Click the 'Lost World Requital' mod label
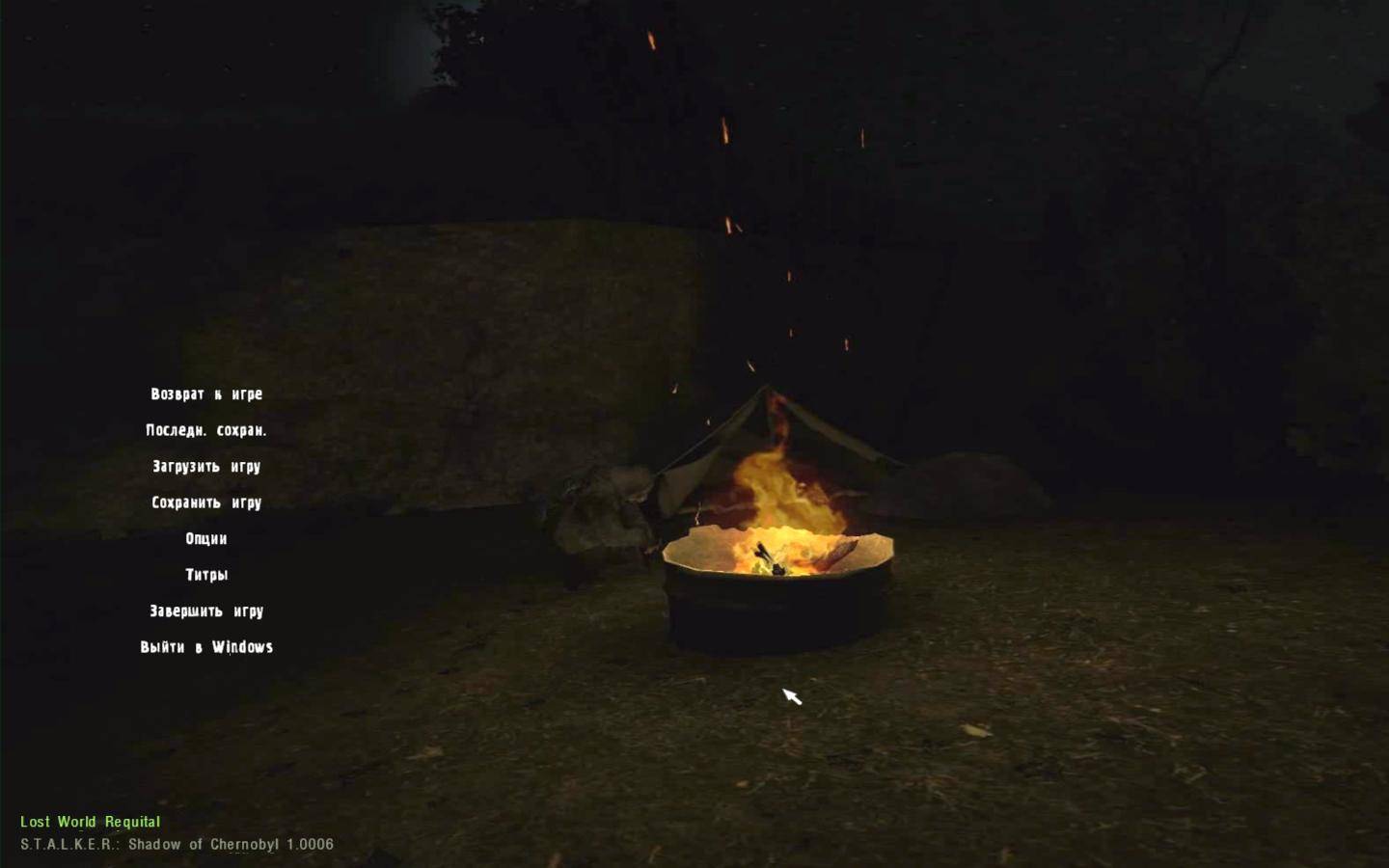Screen dimensions: 1389x868 (91, 822)
